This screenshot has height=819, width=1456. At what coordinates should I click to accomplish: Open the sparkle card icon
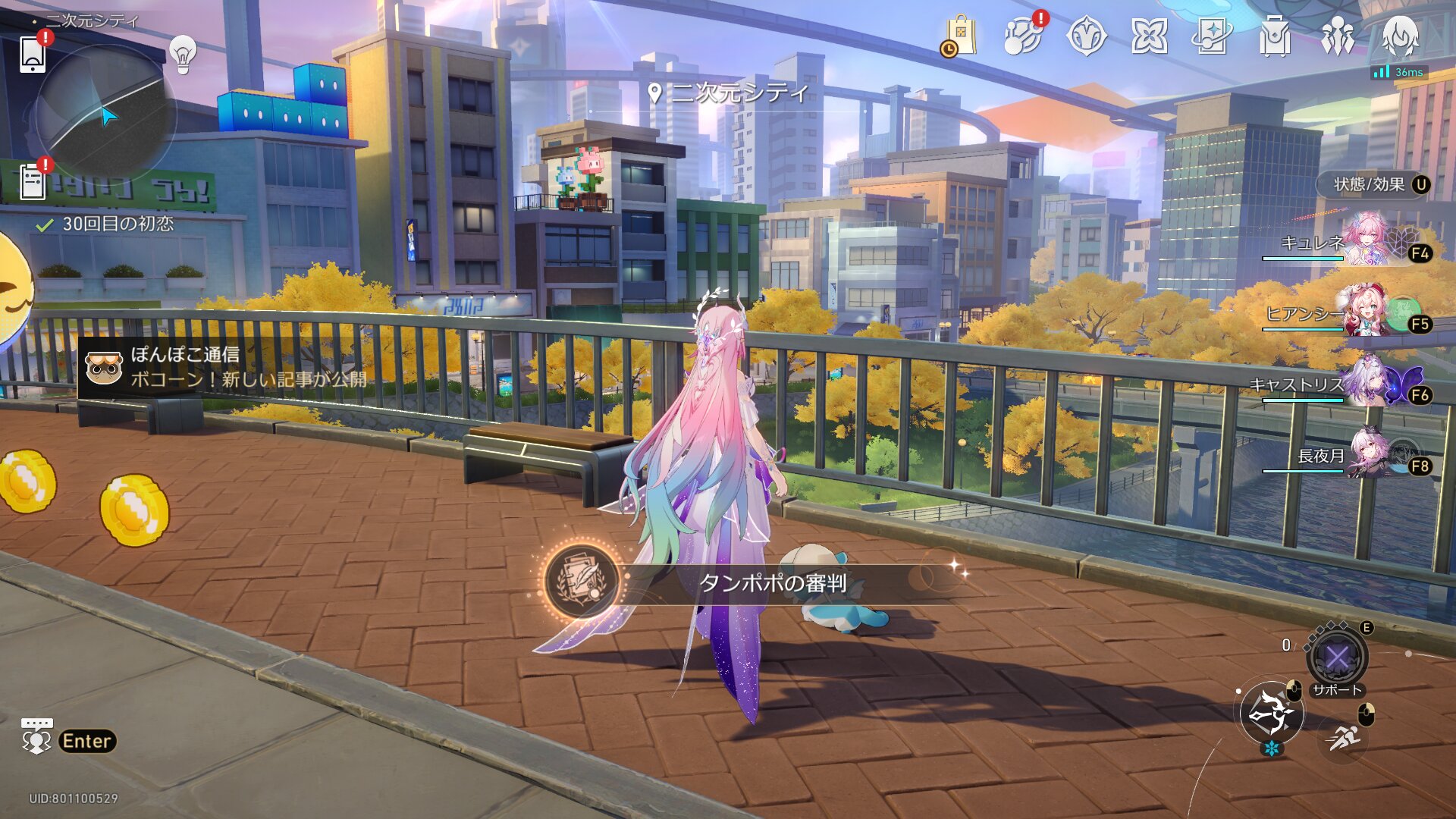tap(1212, 36)
